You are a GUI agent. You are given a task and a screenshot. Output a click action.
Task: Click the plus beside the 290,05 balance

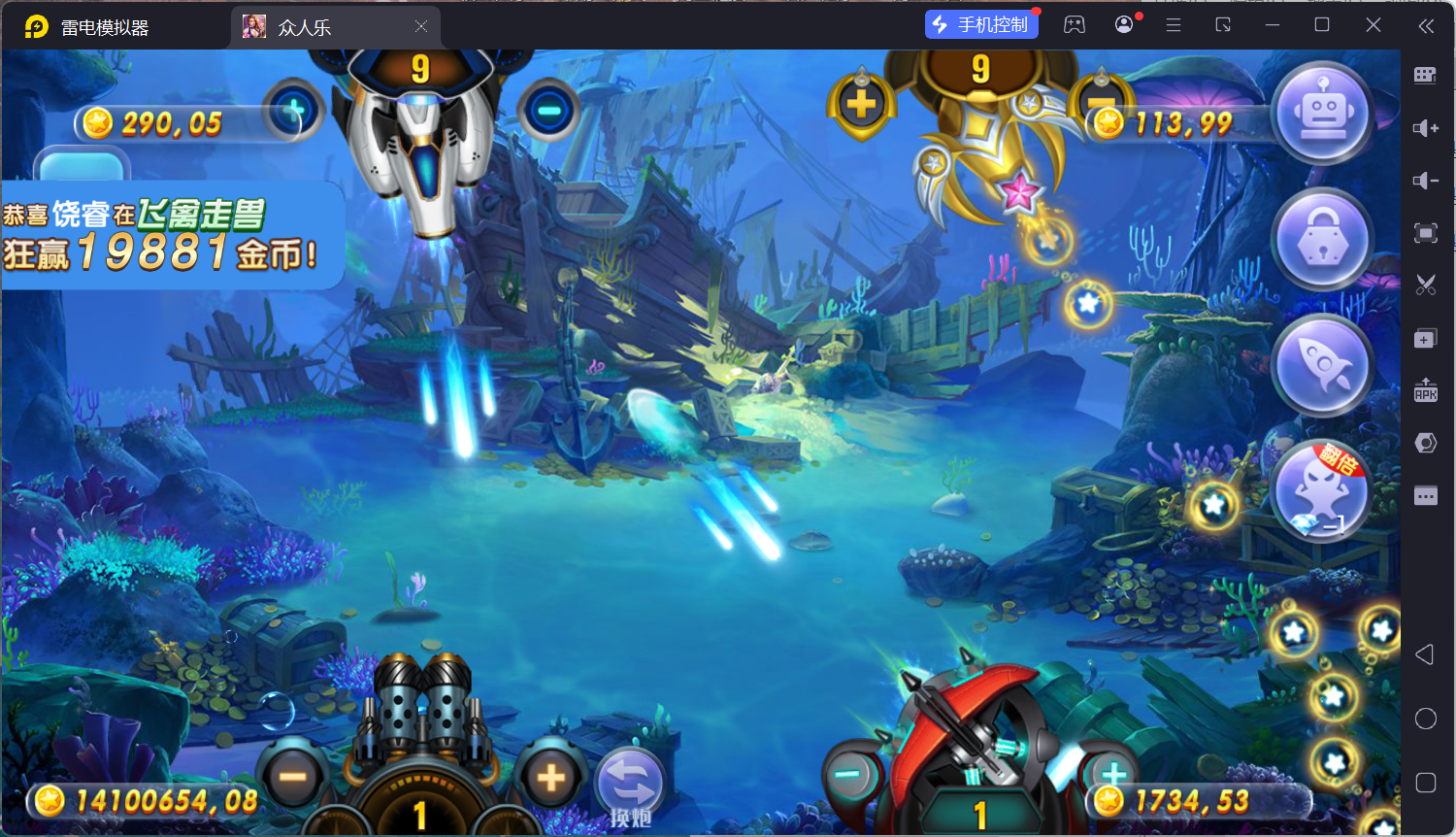click(293, 113)
